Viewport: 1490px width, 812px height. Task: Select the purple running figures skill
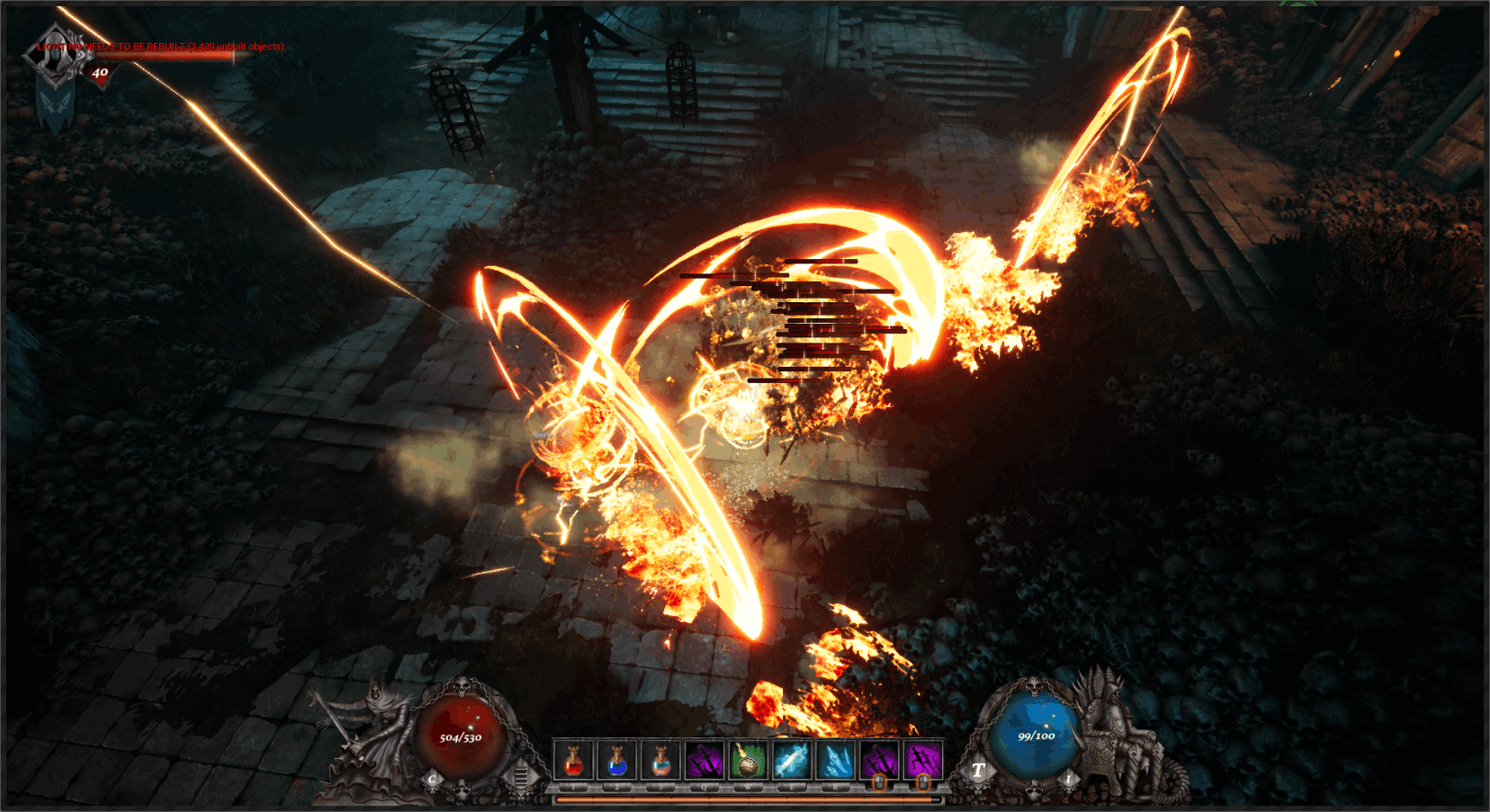(923, 760)
